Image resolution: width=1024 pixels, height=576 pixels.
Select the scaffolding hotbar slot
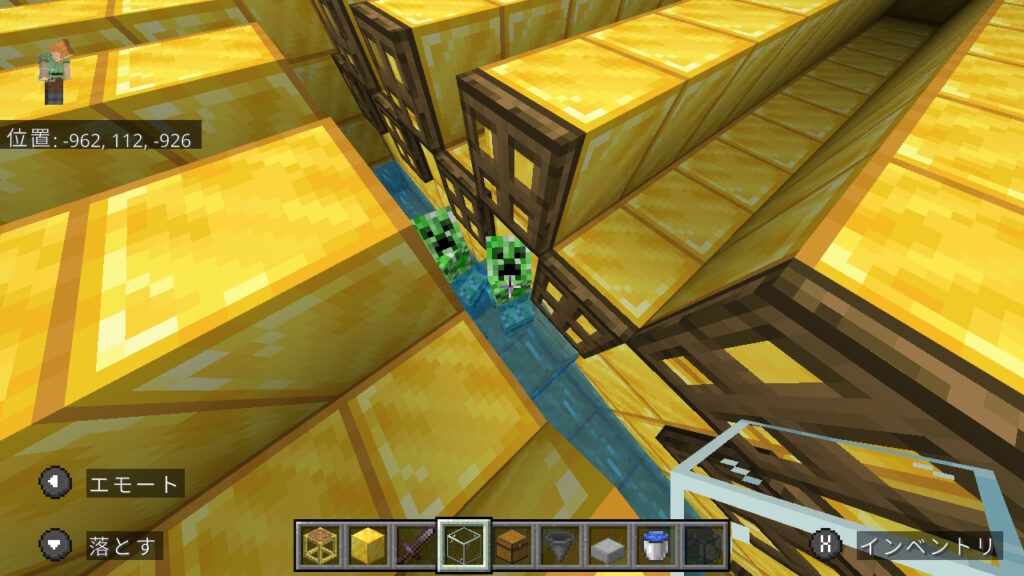(x=319, y=546)
